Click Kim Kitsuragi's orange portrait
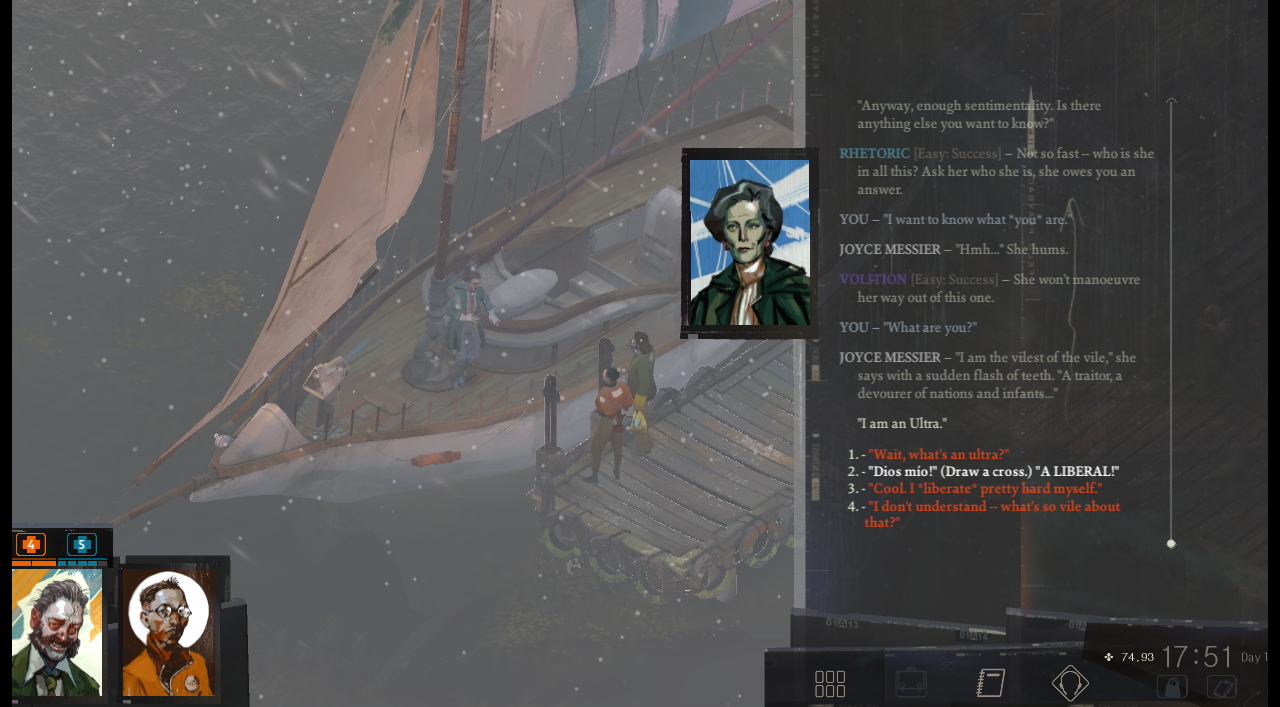 169,632
